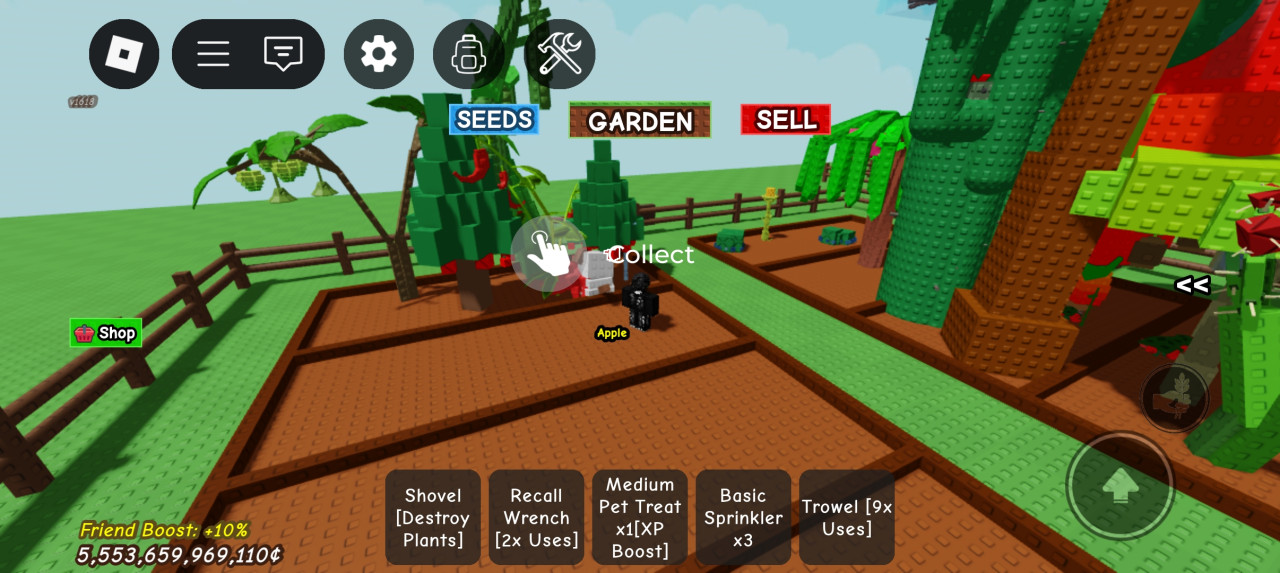Image resolution: width=1280 pixels, height=573 pixels.
Task: Select the Medium Pet Treat slot
Action: pos(640,517)
